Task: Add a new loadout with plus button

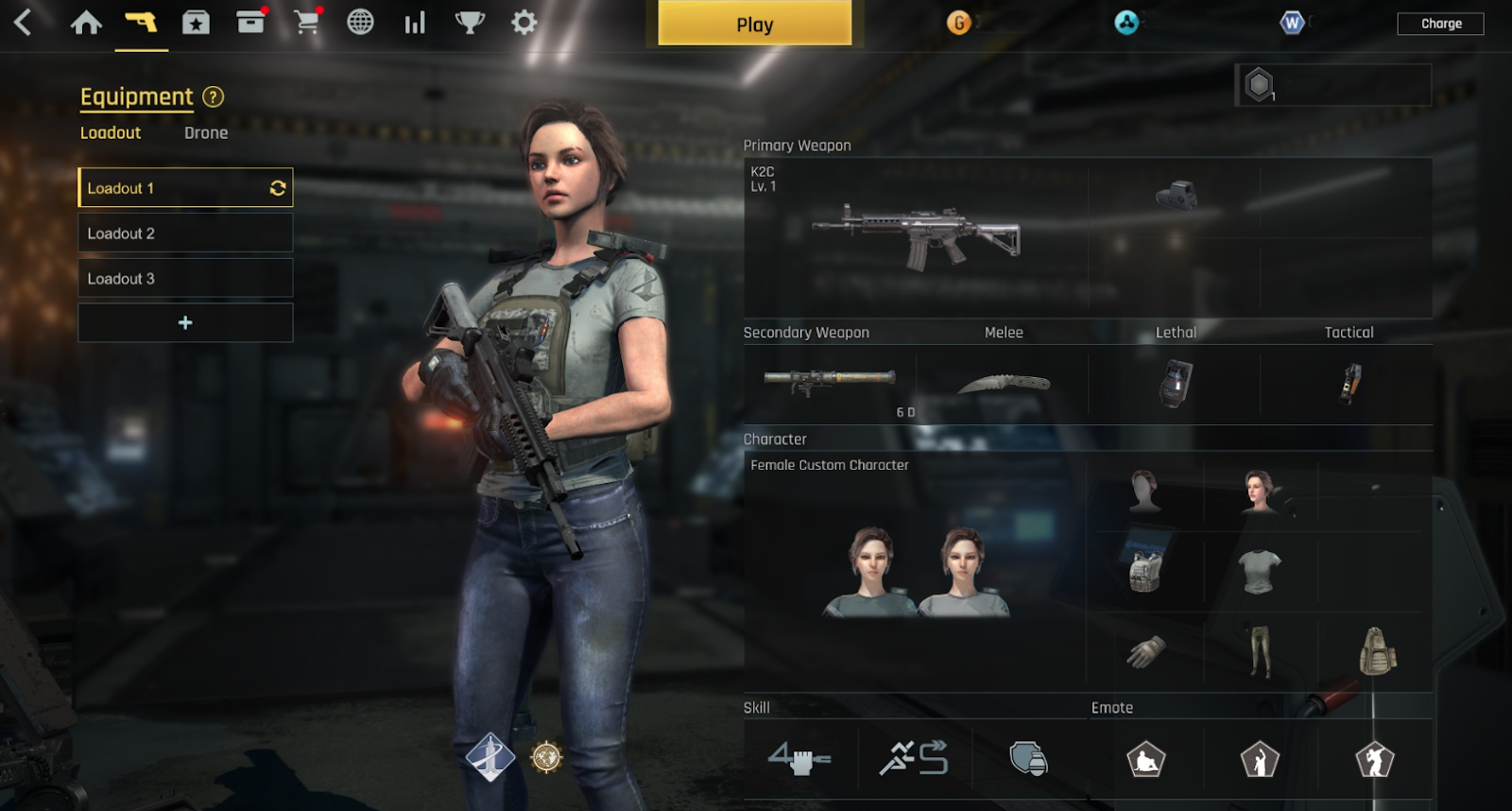Action: (x=185, y=323)
